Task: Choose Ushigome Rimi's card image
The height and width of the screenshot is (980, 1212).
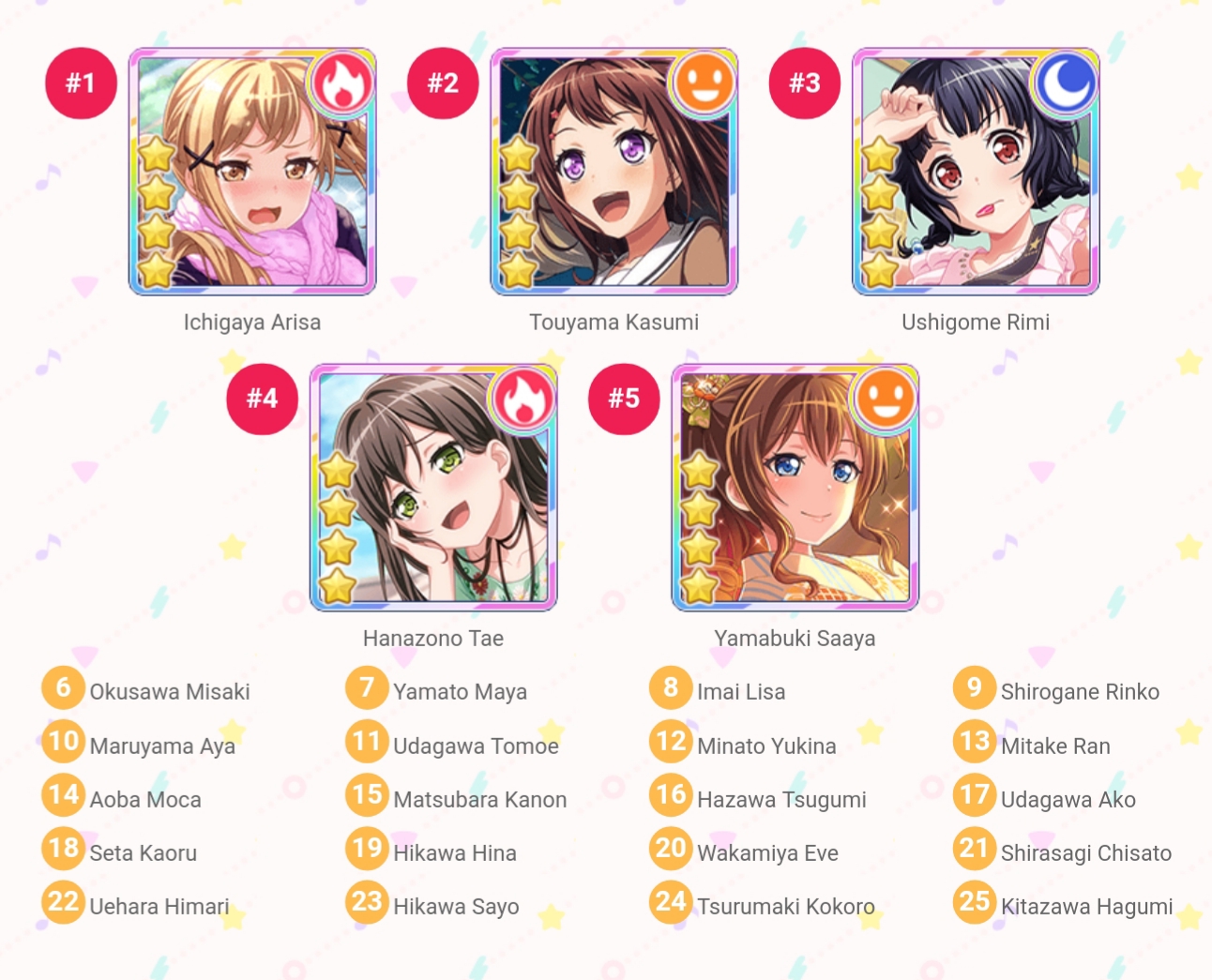Action: pos(976,172)
